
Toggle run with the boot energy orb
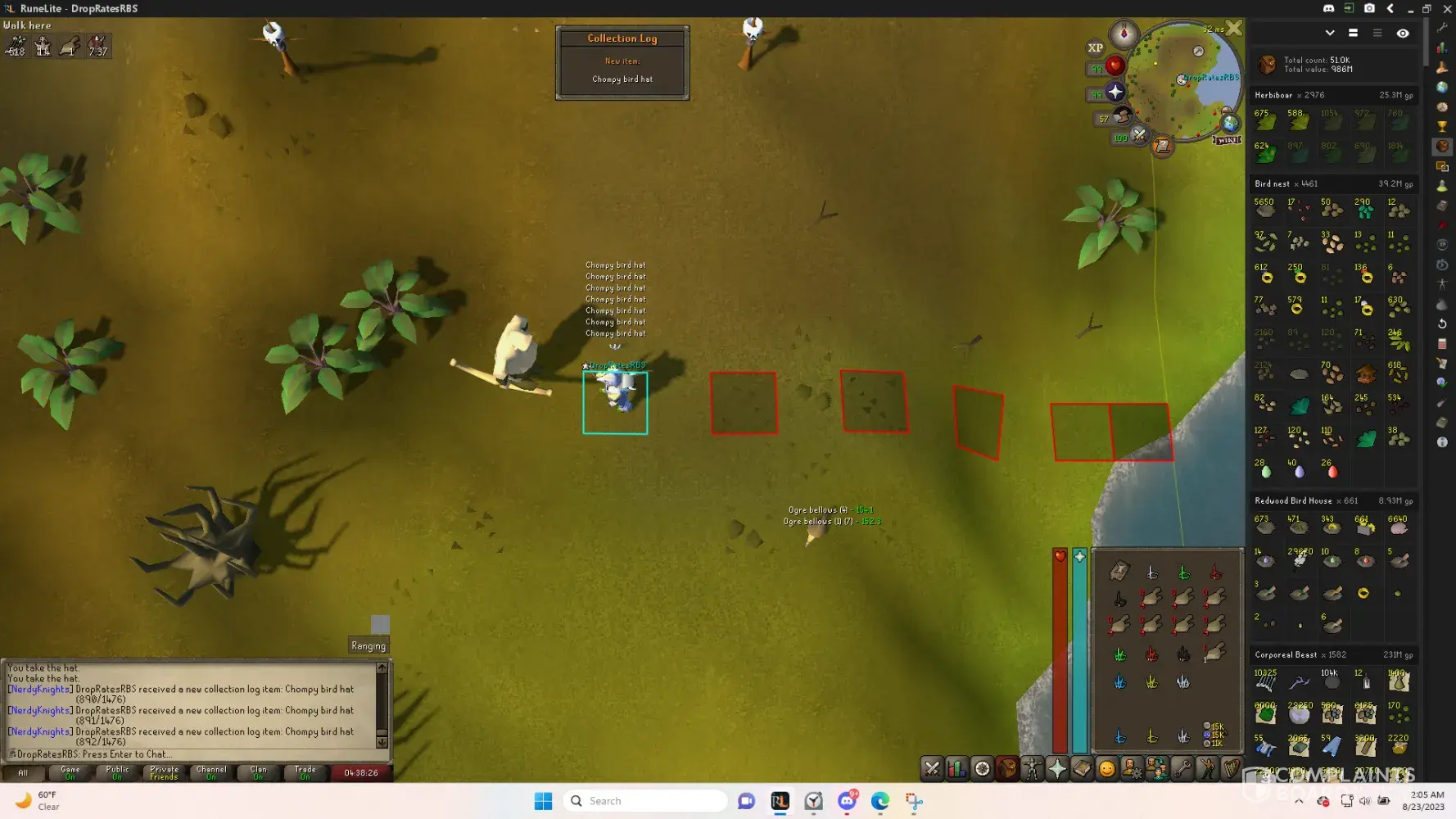(x=1123, y=117)
